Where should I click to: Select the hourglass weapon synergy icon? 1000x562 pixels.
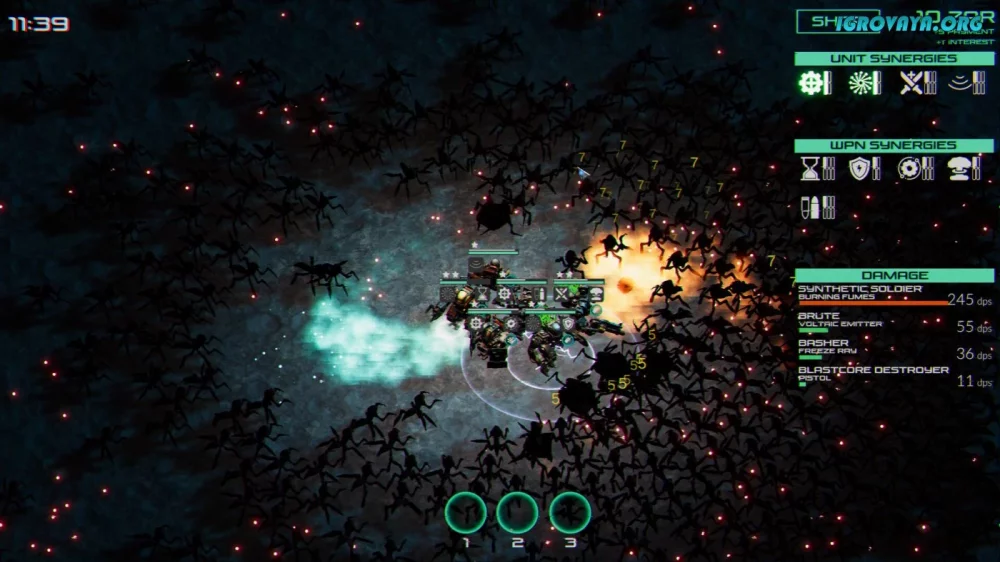pos(810,169)
